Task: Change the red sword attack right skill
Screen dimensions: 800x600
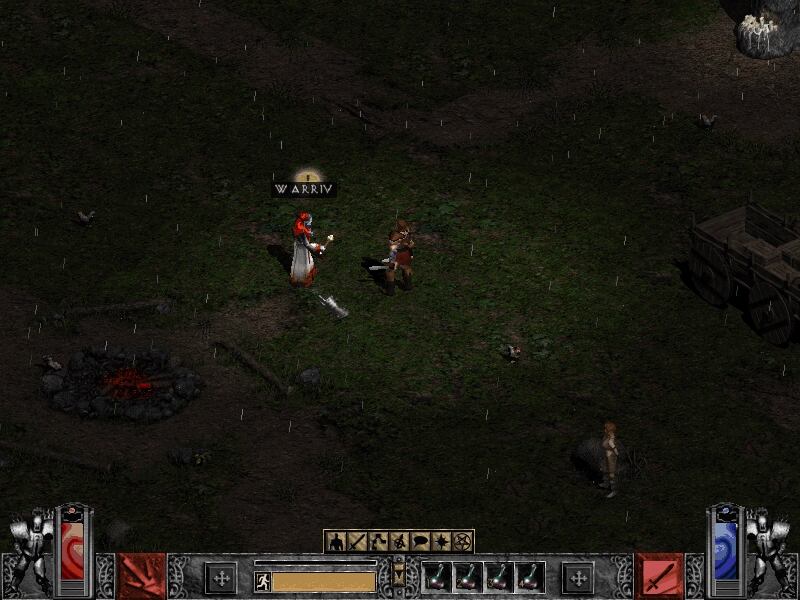Action: tap(659, 576)
